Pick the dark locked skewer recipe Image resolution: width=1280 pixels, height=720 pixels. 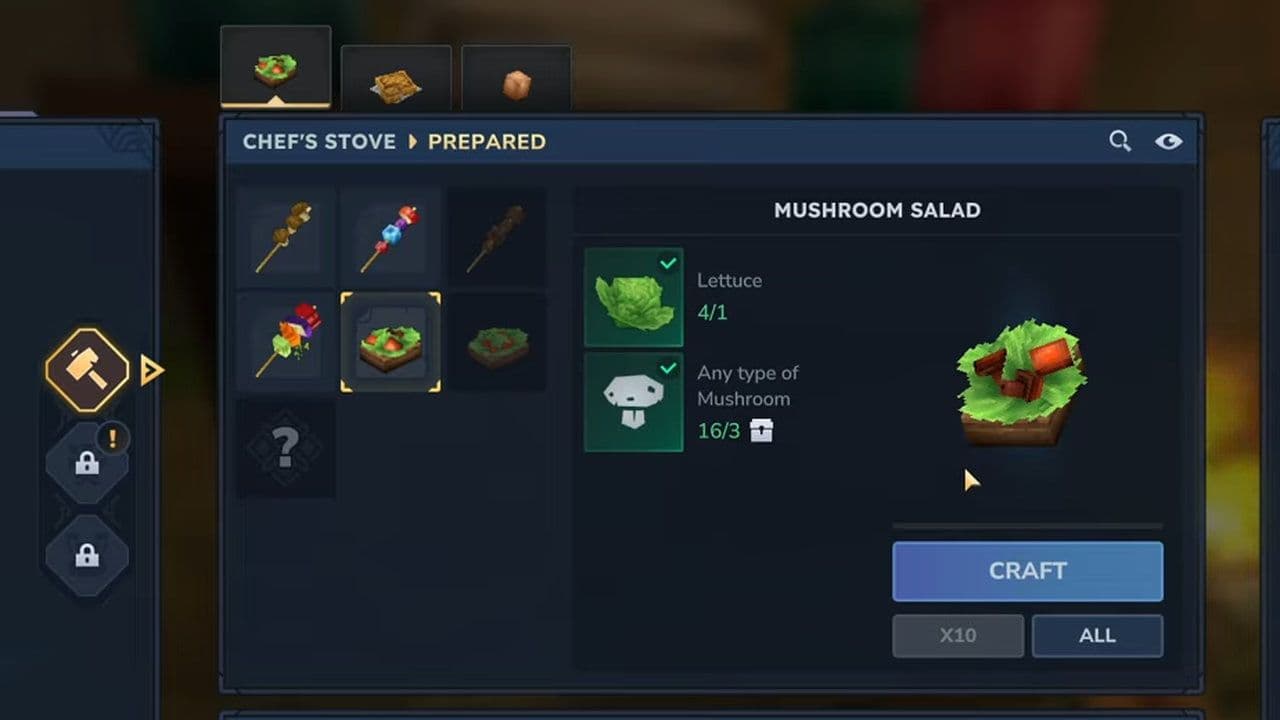496,237
